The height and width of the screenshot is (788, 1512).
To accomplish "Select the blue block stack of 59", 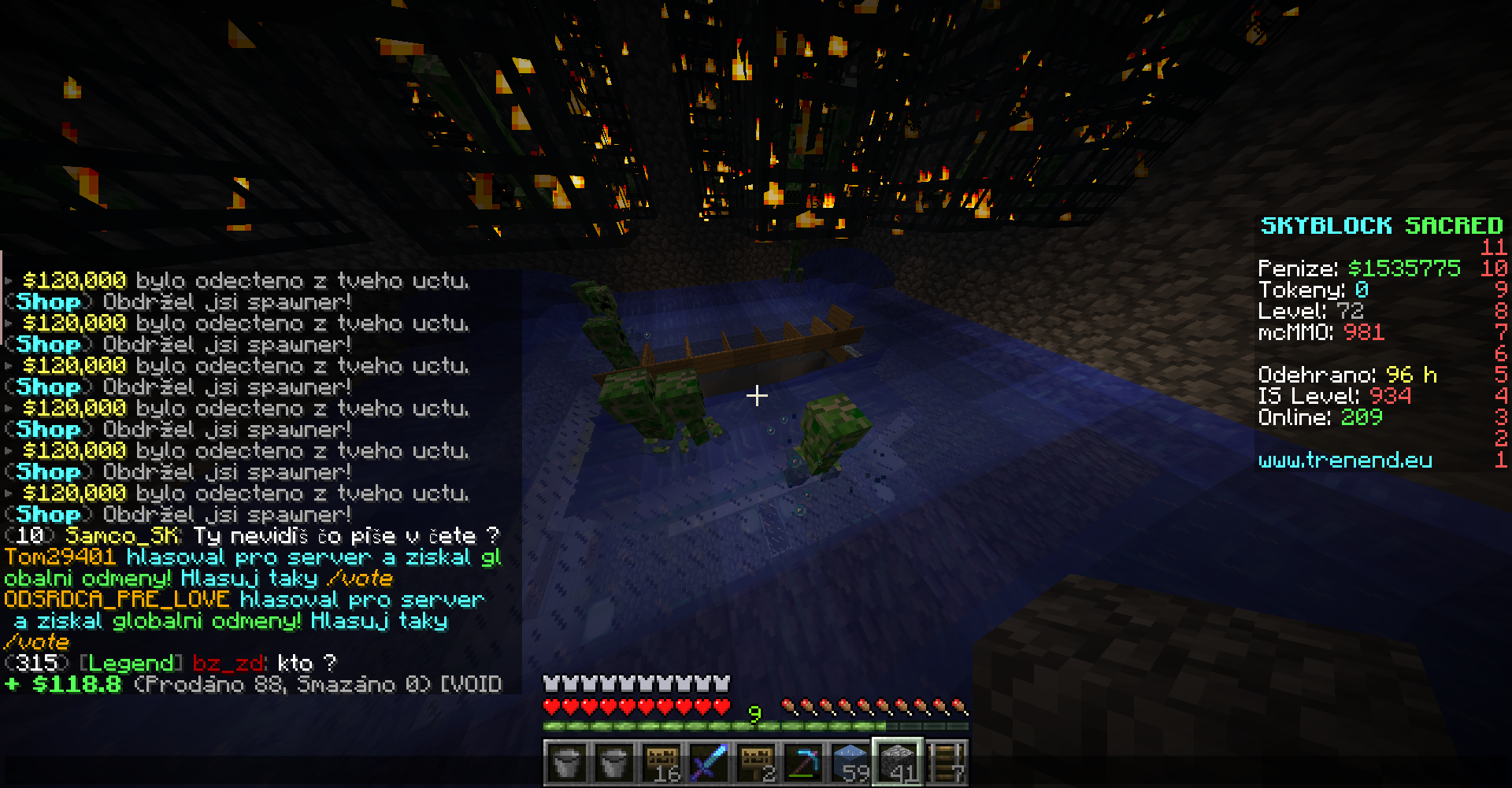I will point(851,763).
